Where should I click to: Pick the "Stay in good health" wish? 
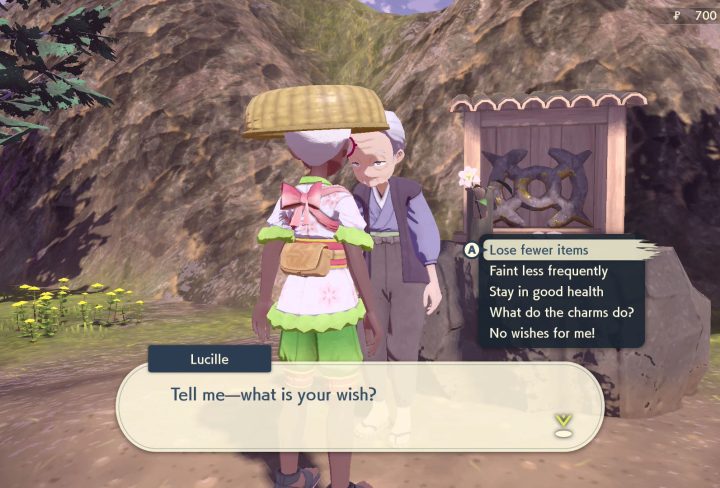coord(546,291)
